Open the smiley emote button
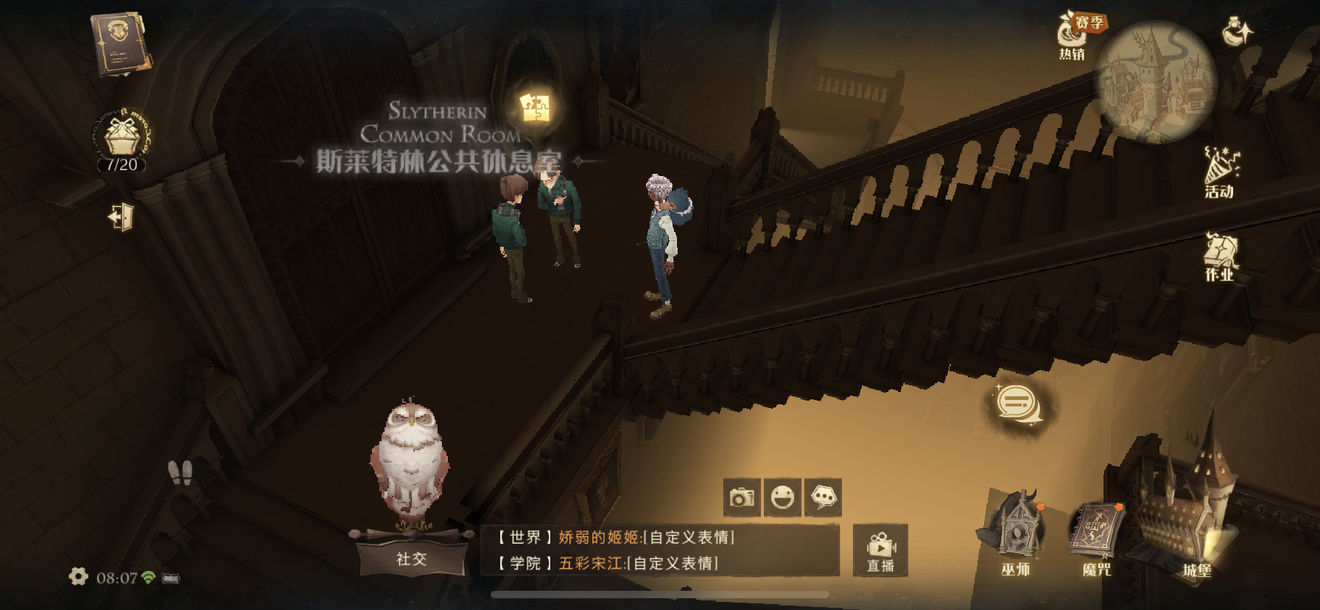The width and height of the screenshot is (1320, 610). click(x=782, y=497)
